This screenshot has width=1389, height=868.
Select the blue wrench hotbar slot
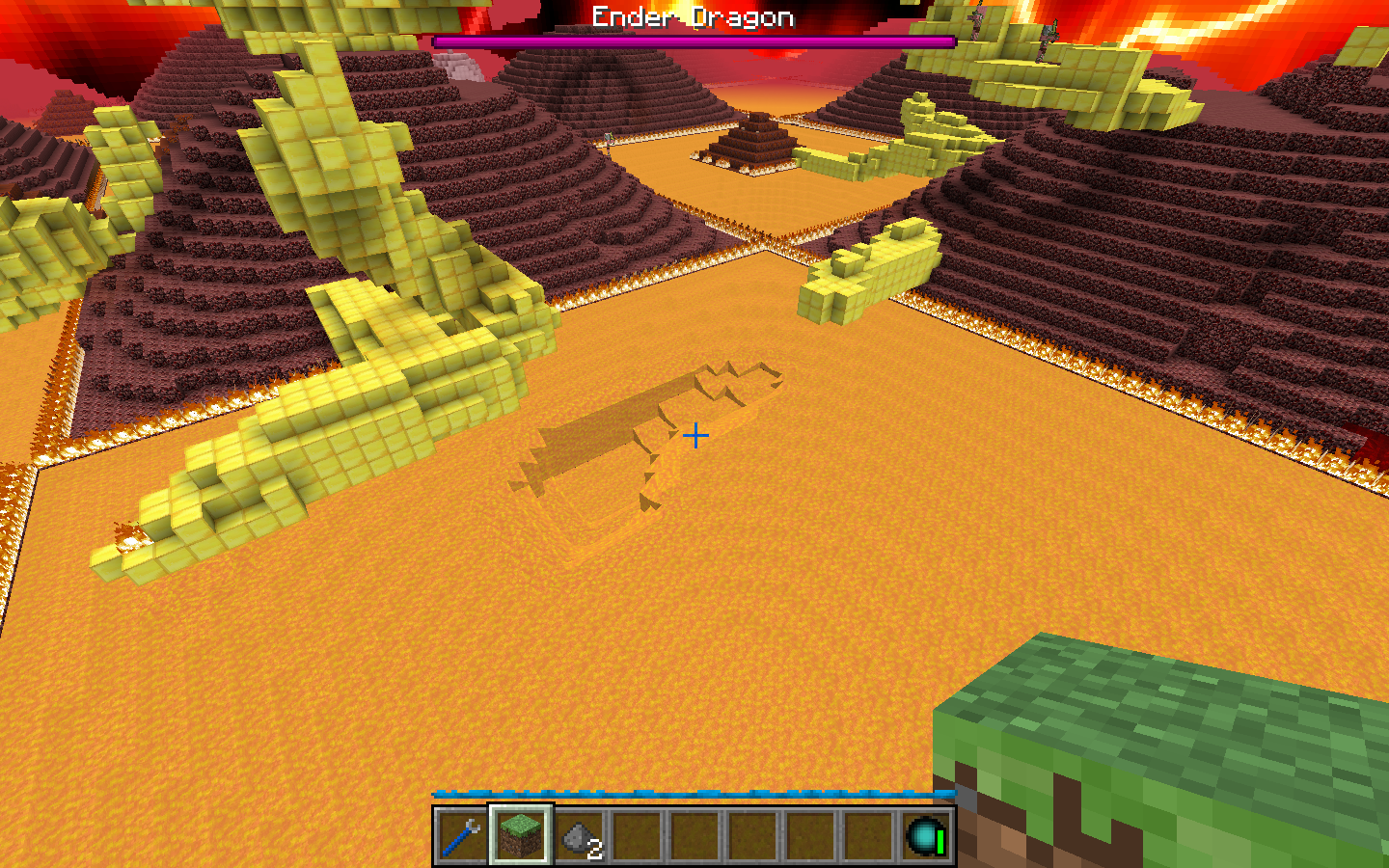click(462, 835)
